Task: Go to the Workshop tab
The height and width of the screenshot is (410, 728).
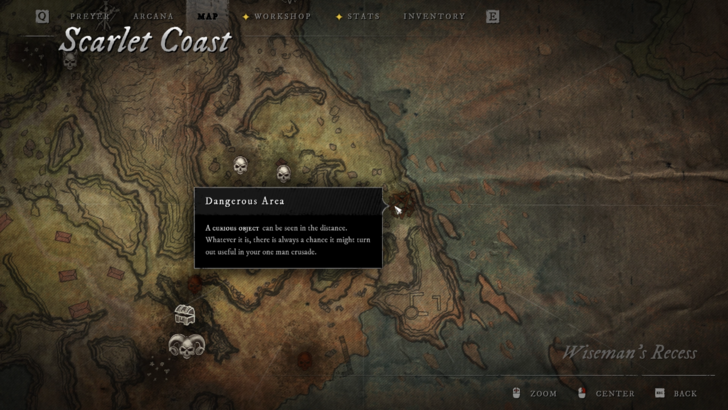Action: tap(283, 17)
